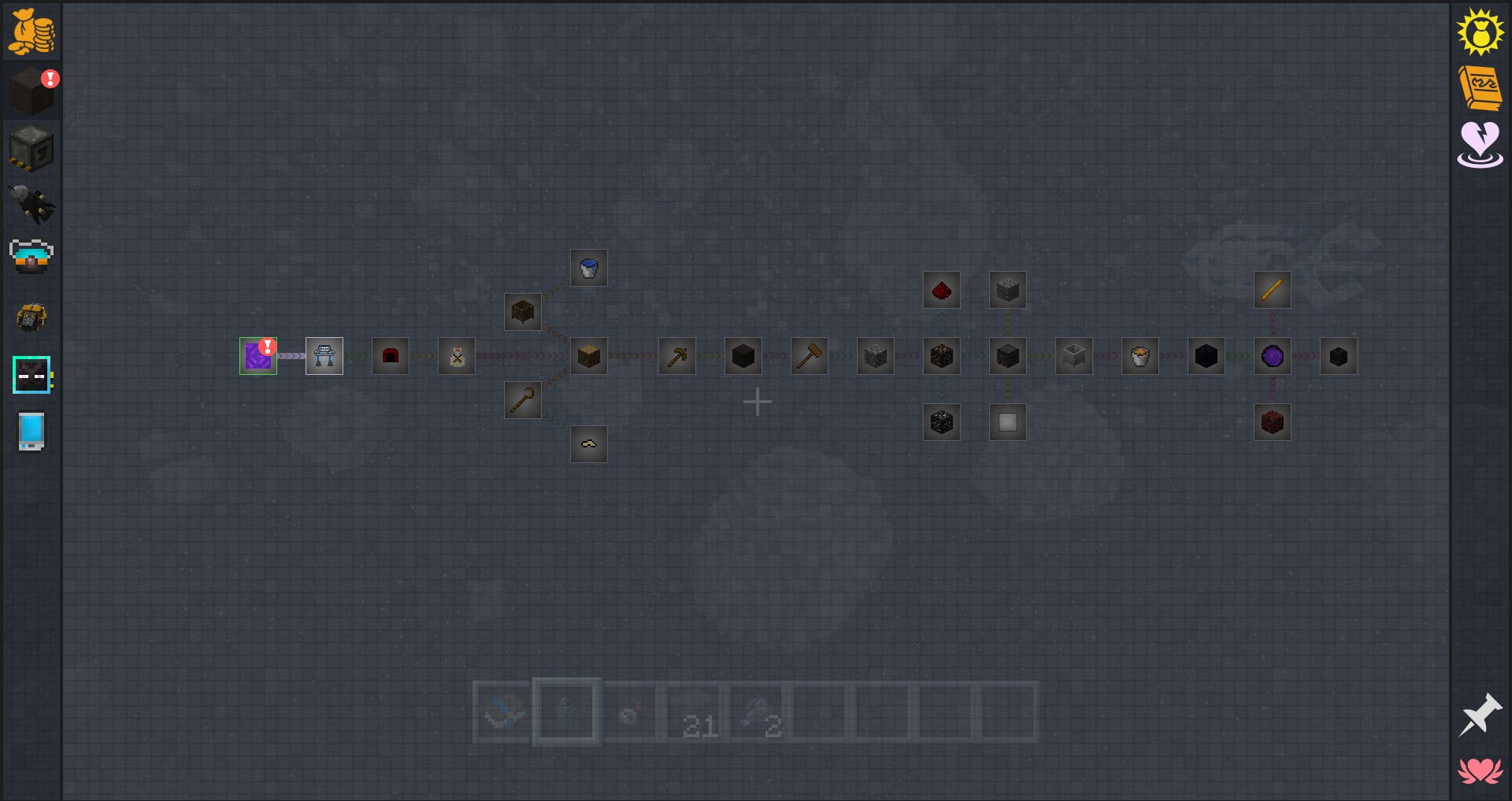Select the wooden crook quest node

(x=523, y=400)
